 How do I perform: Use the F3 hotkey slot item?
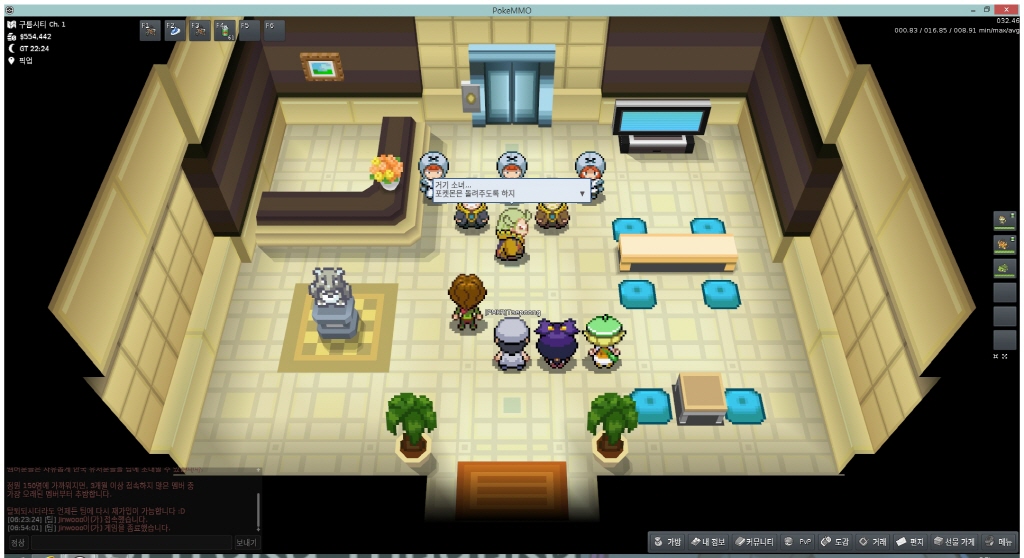200,30
